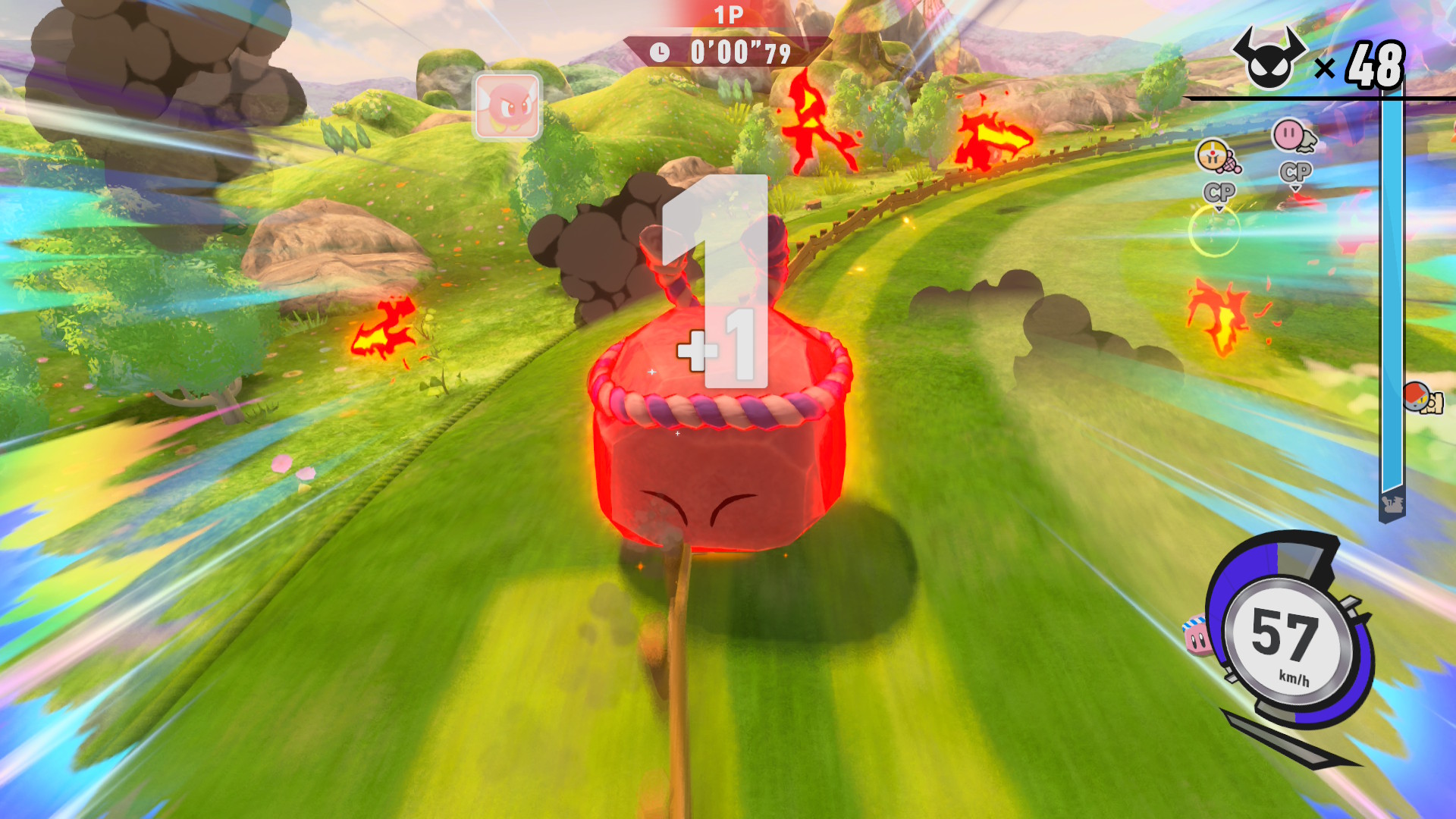Click the goal icon at progress bar bottom
1456x819 pixels.
(x=1392, y=504)
